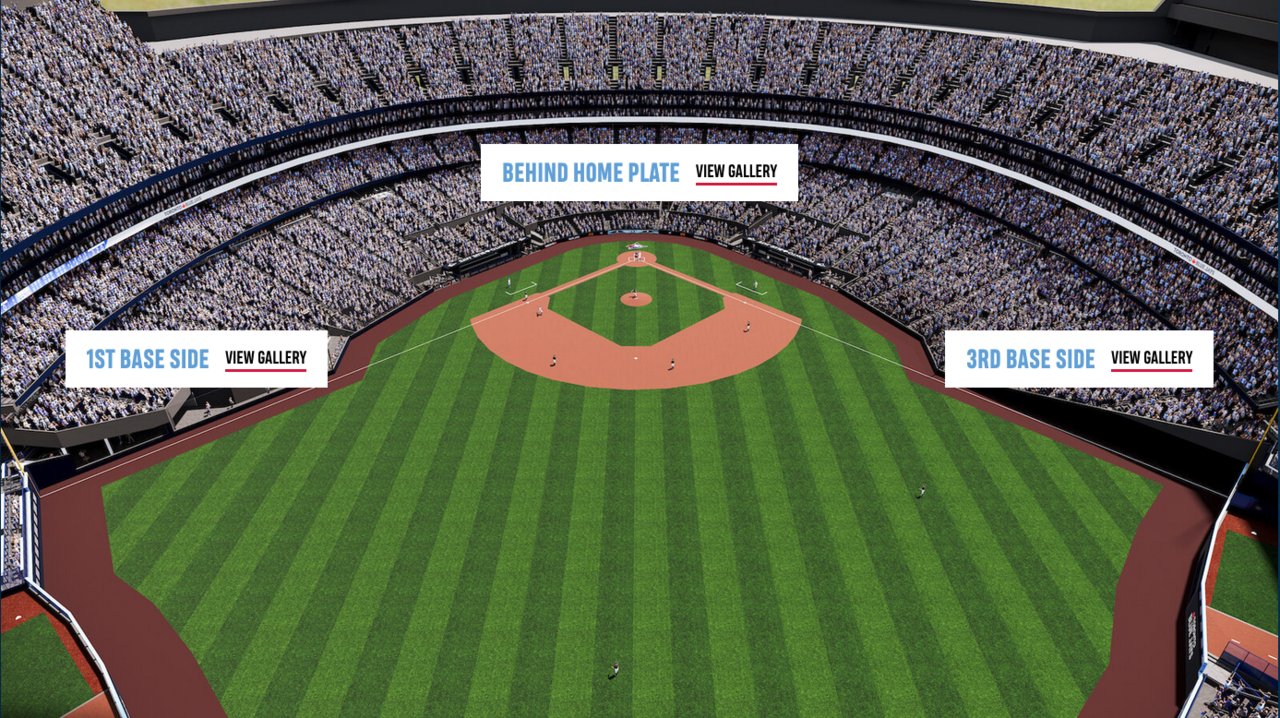This screenshot has height=718, width=1280.
Task: Open the Behind Home Plate view gallery
Action: (736, 172)
